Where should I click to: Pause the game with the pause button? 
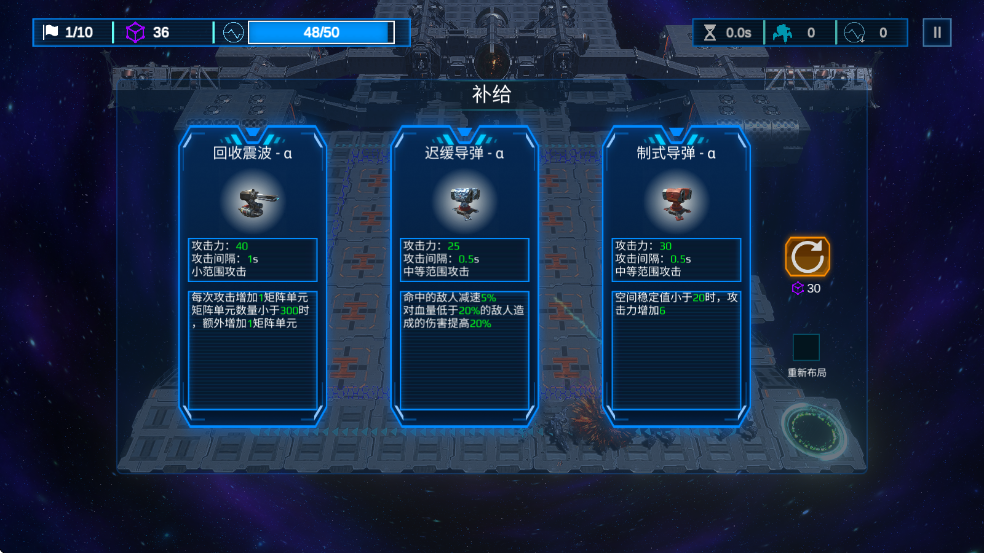pos(937,32)
